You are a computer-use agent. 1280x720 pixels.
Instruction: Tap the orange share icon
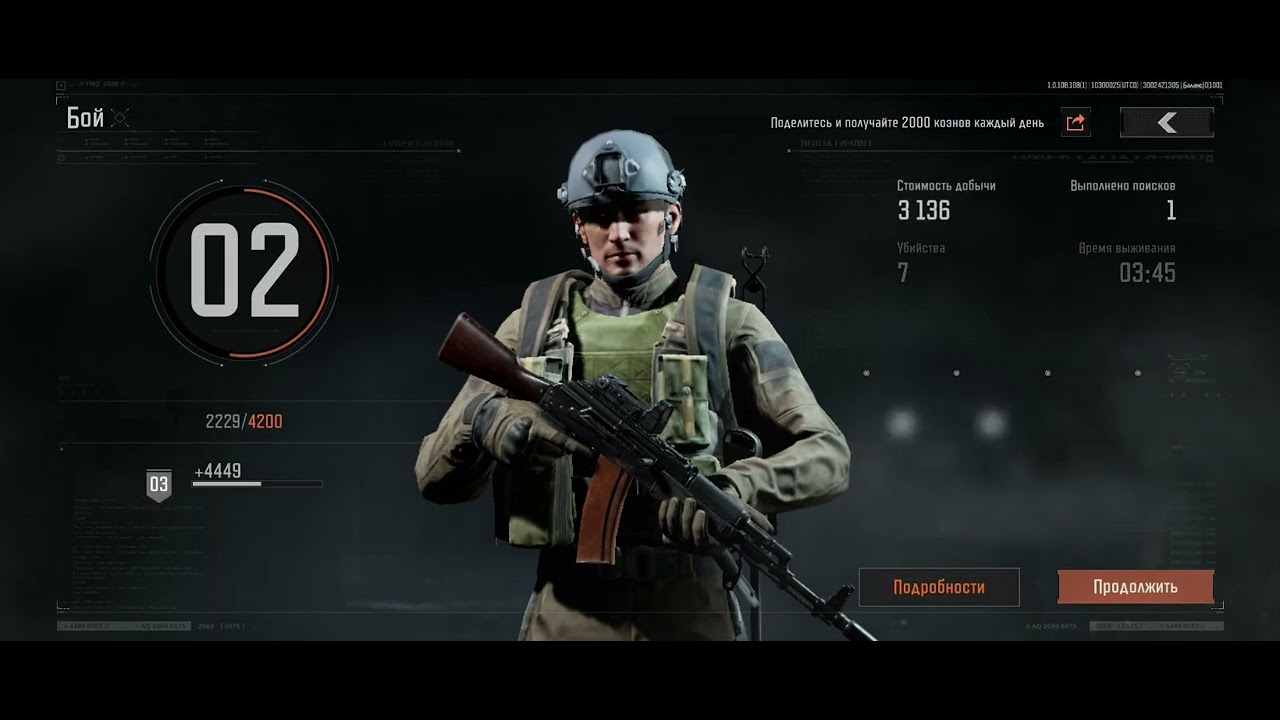[1076, 122]
